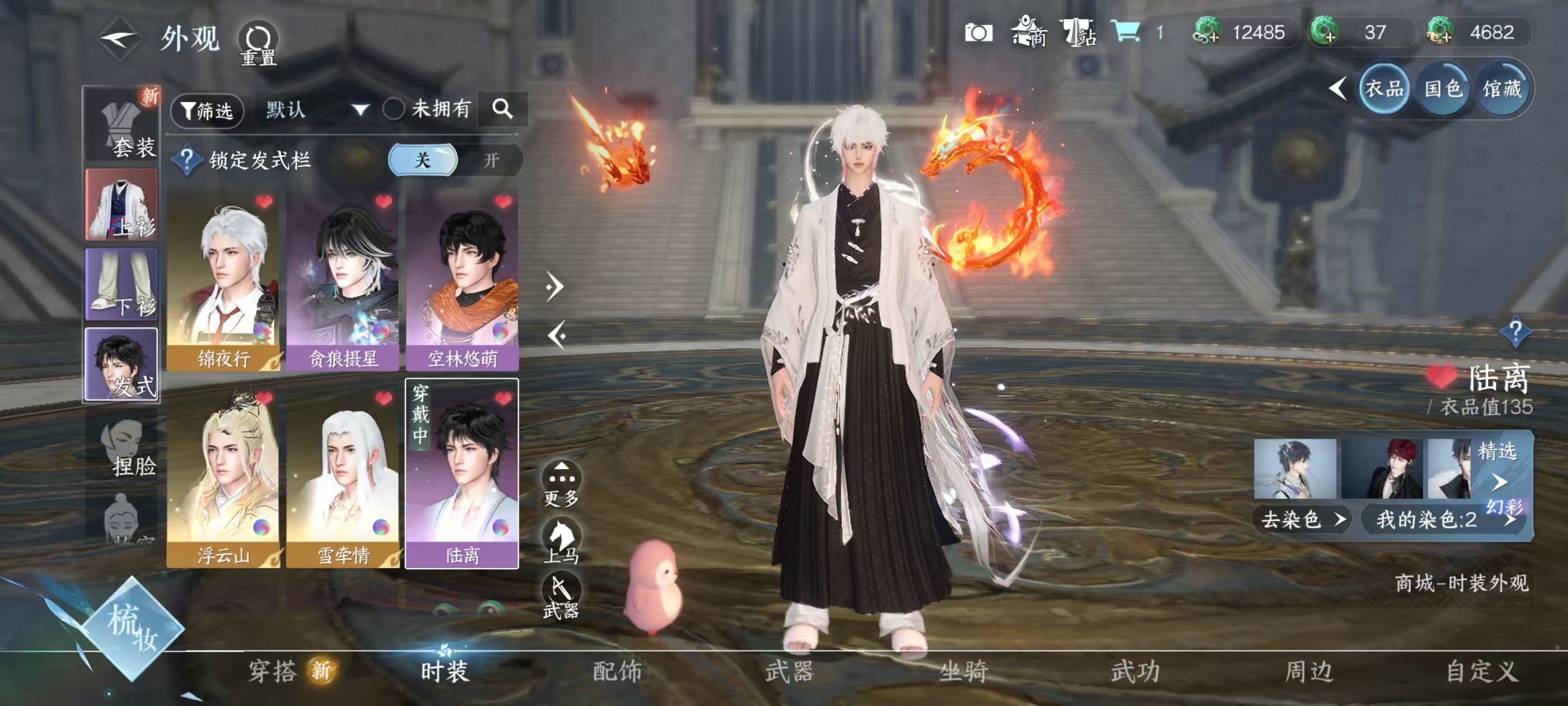
Task: Click the 重置 reset button
Action: click(x=258, y=44)
